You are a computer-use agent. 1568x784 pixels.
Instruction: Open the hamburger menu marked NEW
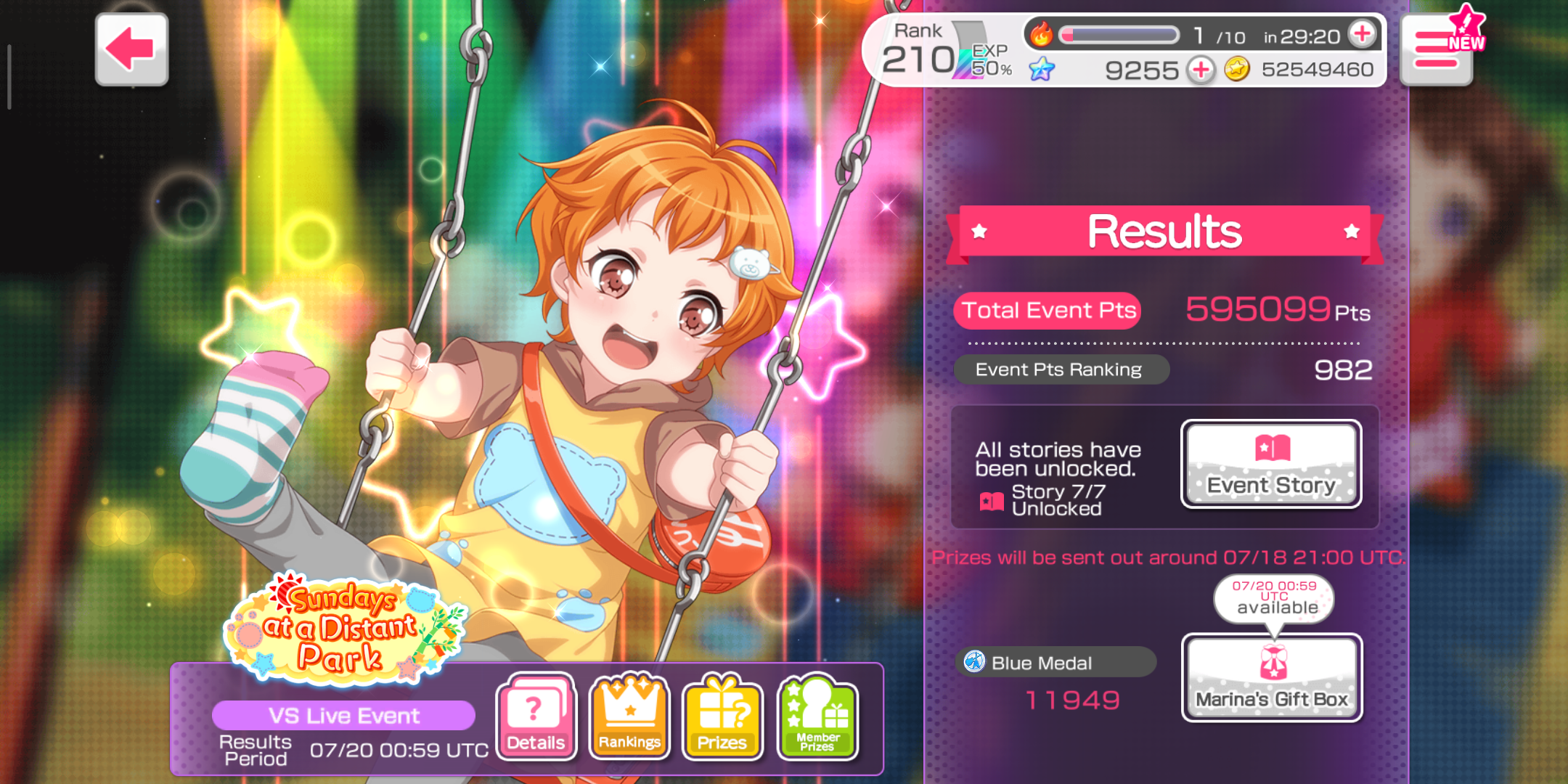tap(1437, 51)
